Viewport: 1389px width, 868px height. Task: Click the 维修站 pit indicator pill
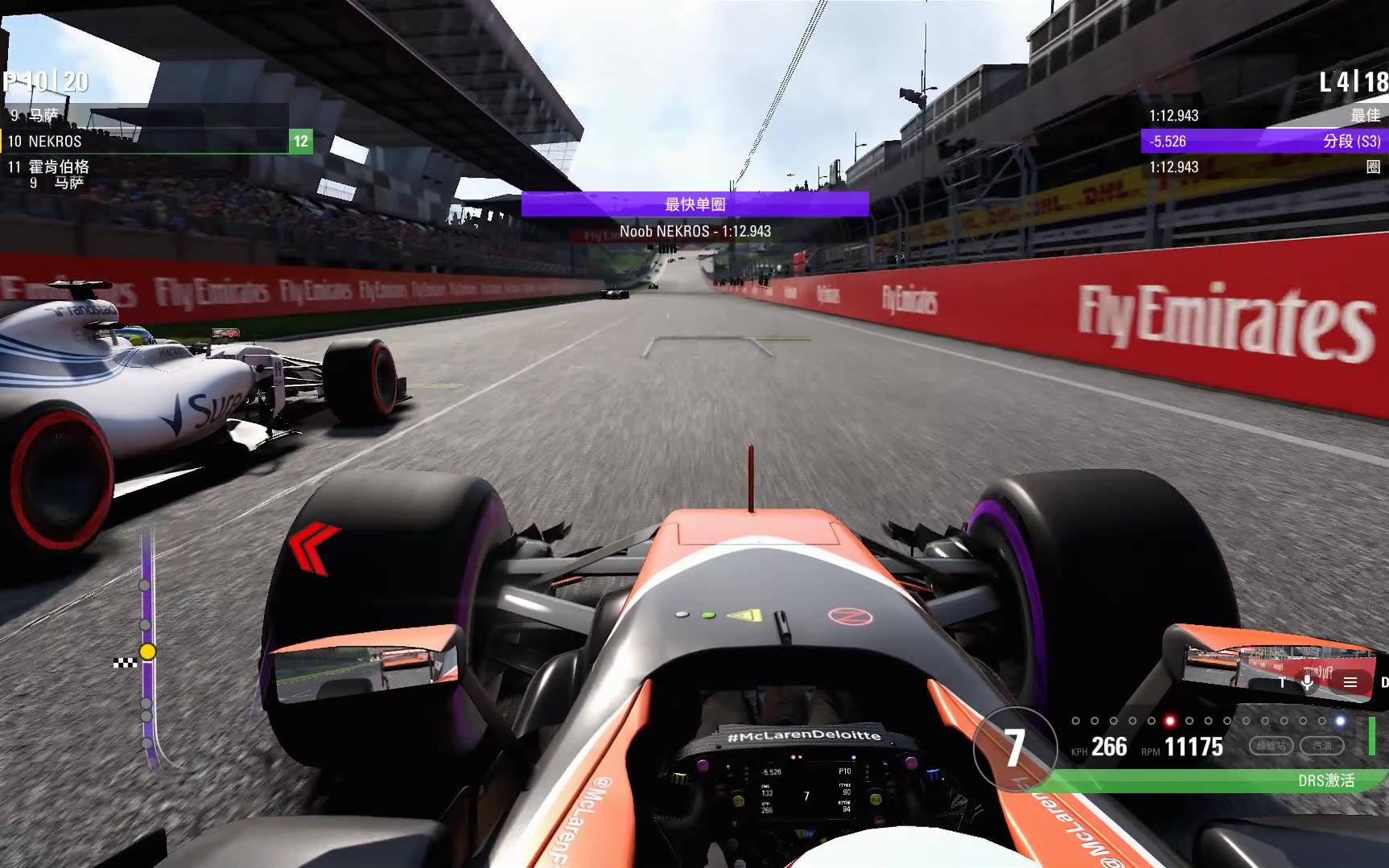point(1272,746)
